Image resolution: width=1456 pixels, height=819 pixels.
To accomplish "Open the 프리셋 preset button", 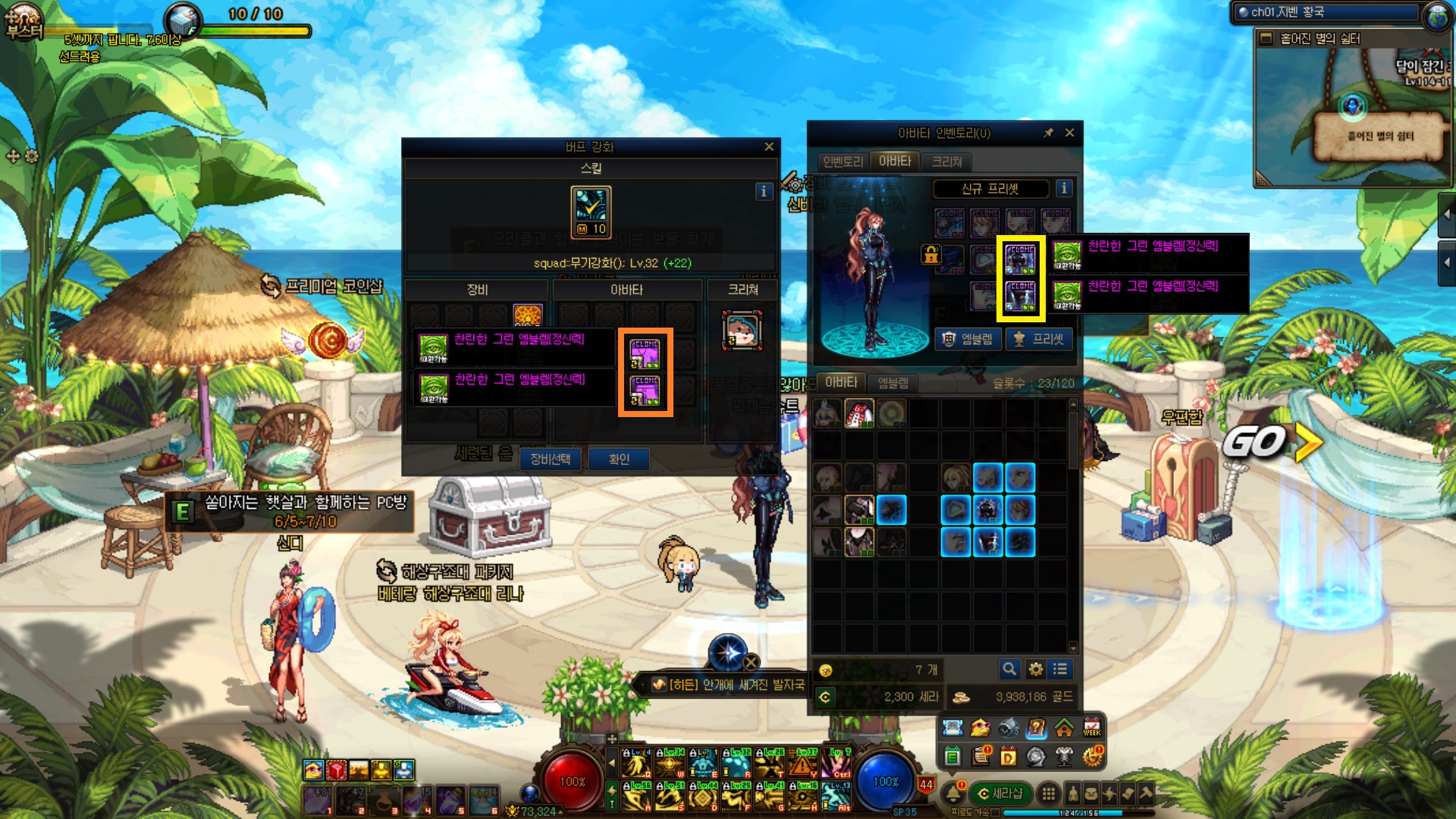I will pos(1039,339).
